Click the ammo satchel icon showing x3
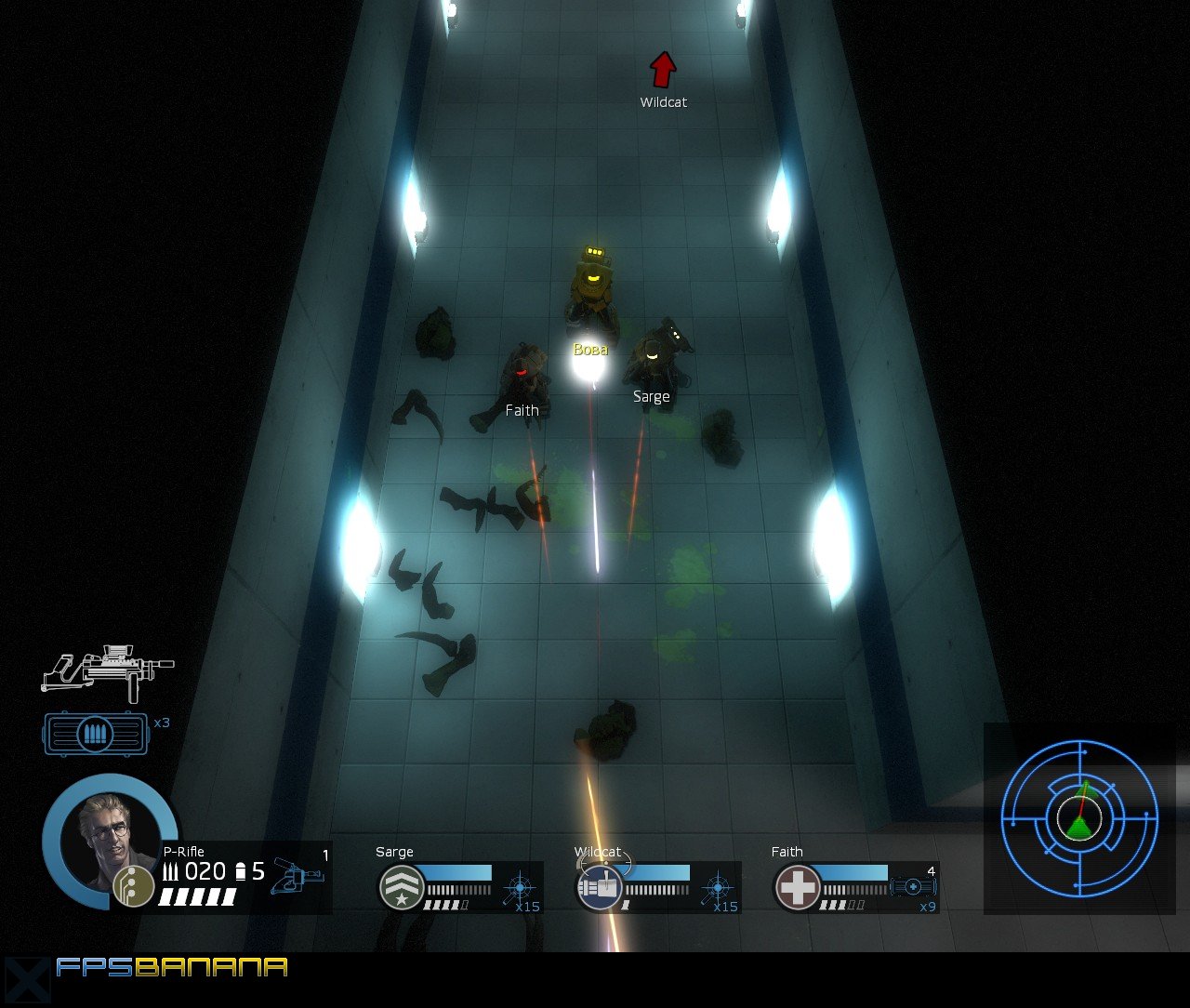 pyautogui.click(x=96, y=734)
